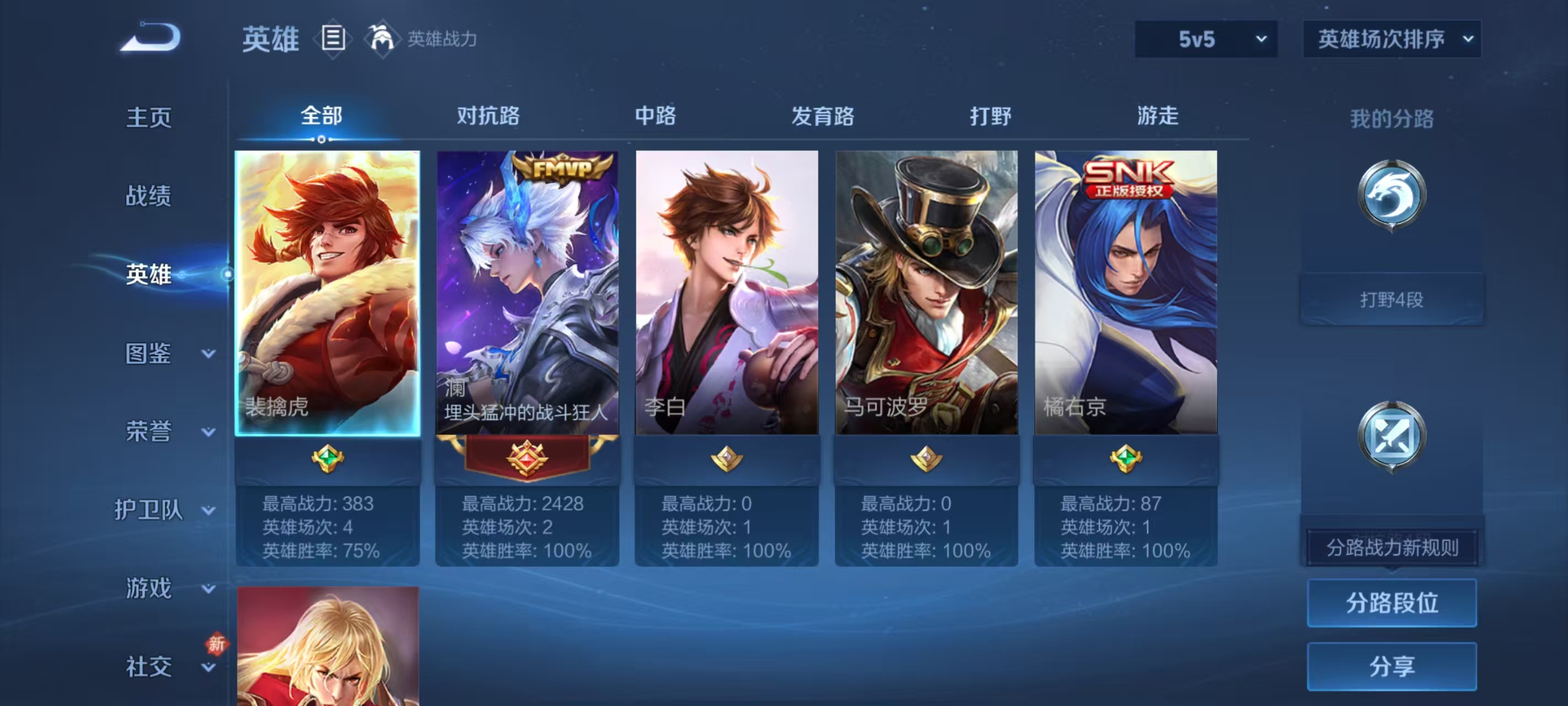This screenshot has height=706, width=1568.
Task: Click the crossed-swords lane icon under 我的分路
Action: point(1392,434)
